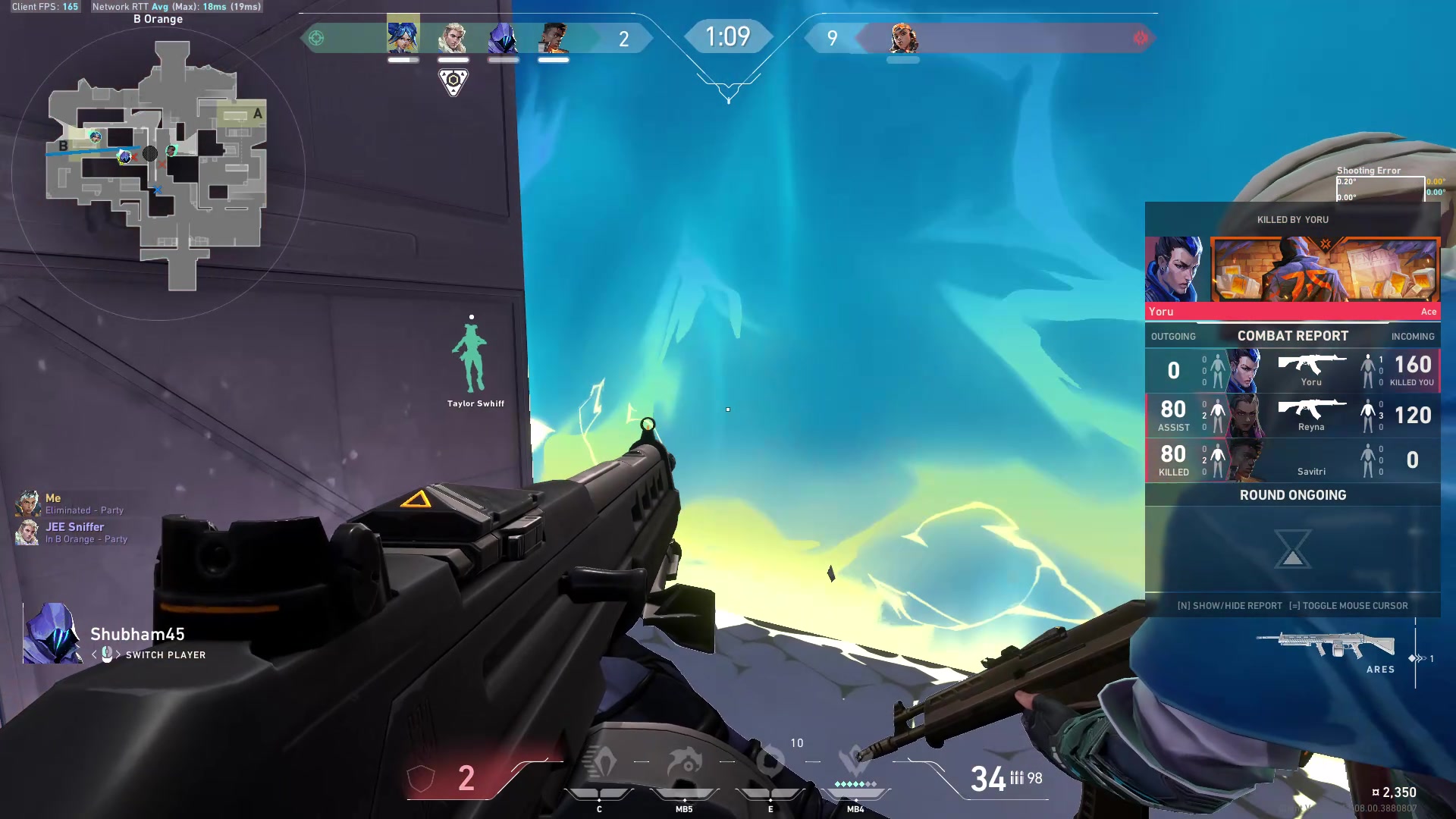
Task: Select the Ares weapon icon
Action: [x=1326, y=645]
